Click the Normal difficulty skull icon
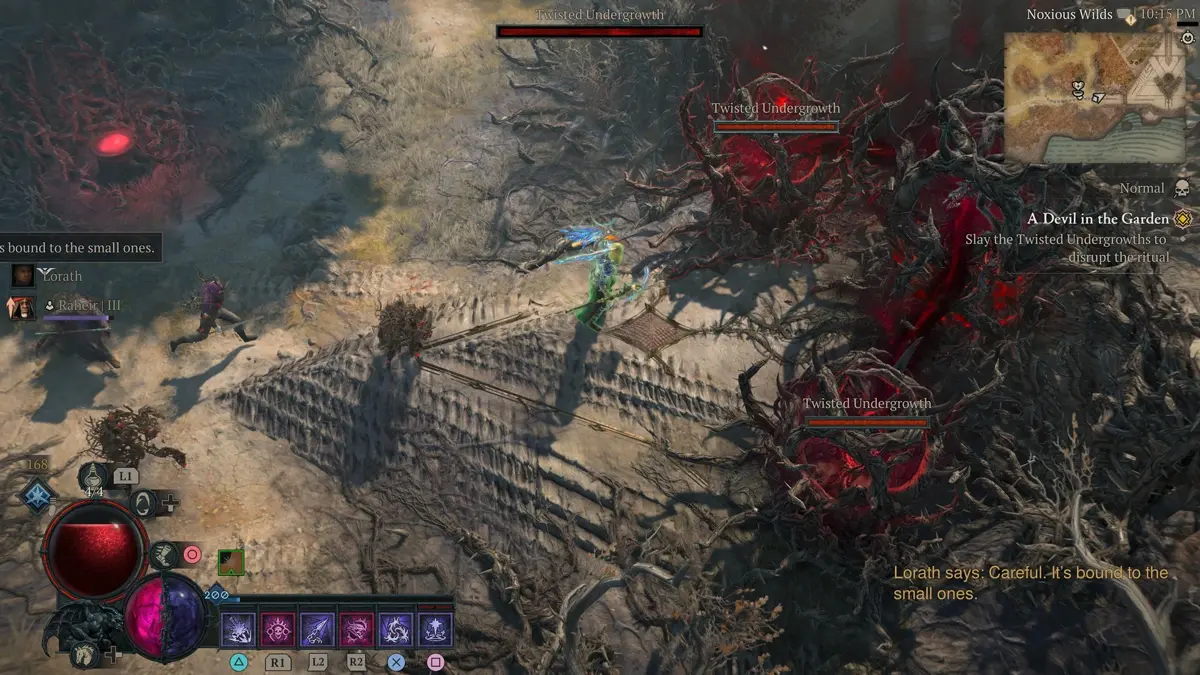The width and height of the screenshot is (1200, 675). (x=1182, y=188)
